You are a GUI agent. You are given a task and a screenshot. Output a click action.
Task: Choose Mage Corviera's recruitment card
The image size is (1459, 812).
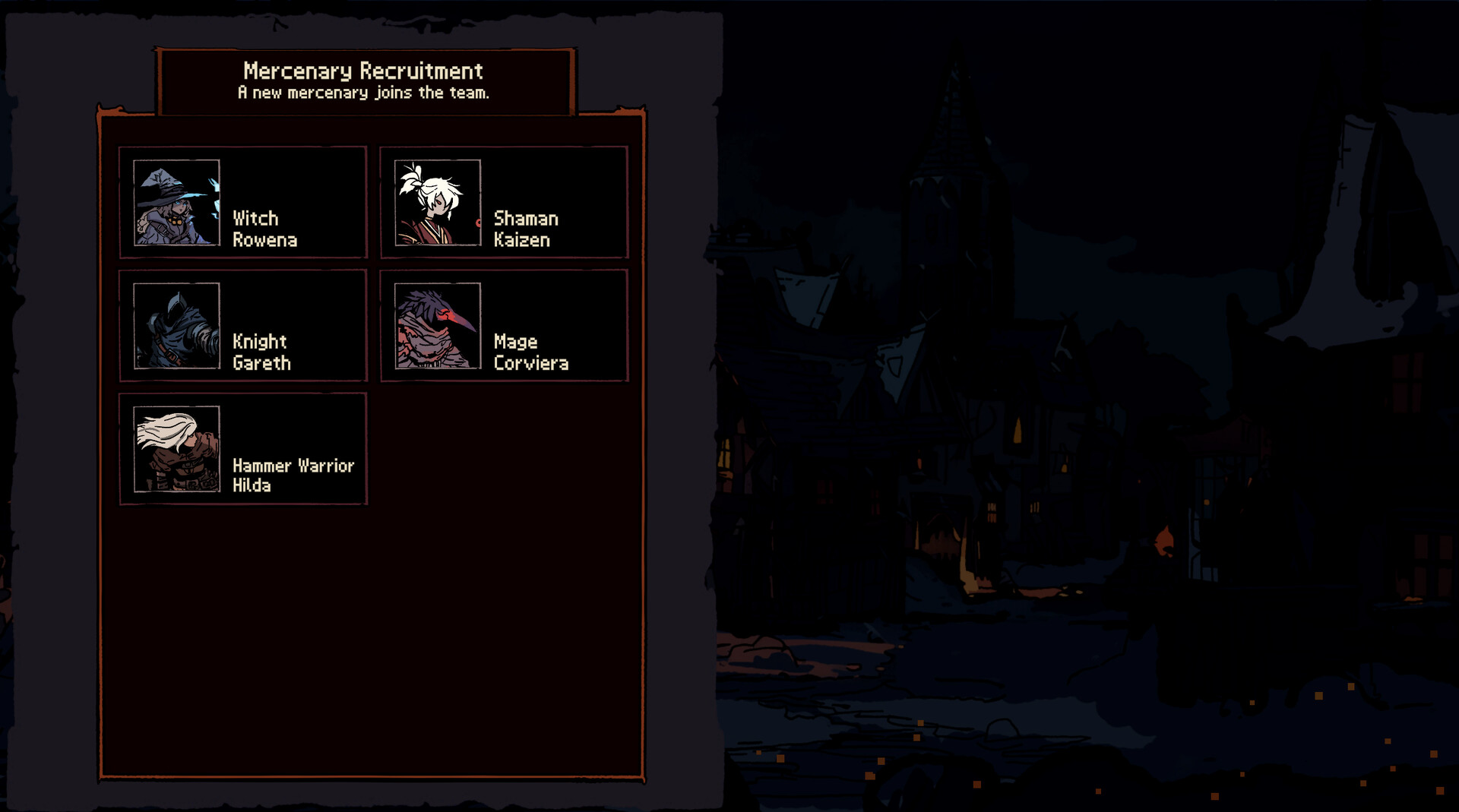503,327
